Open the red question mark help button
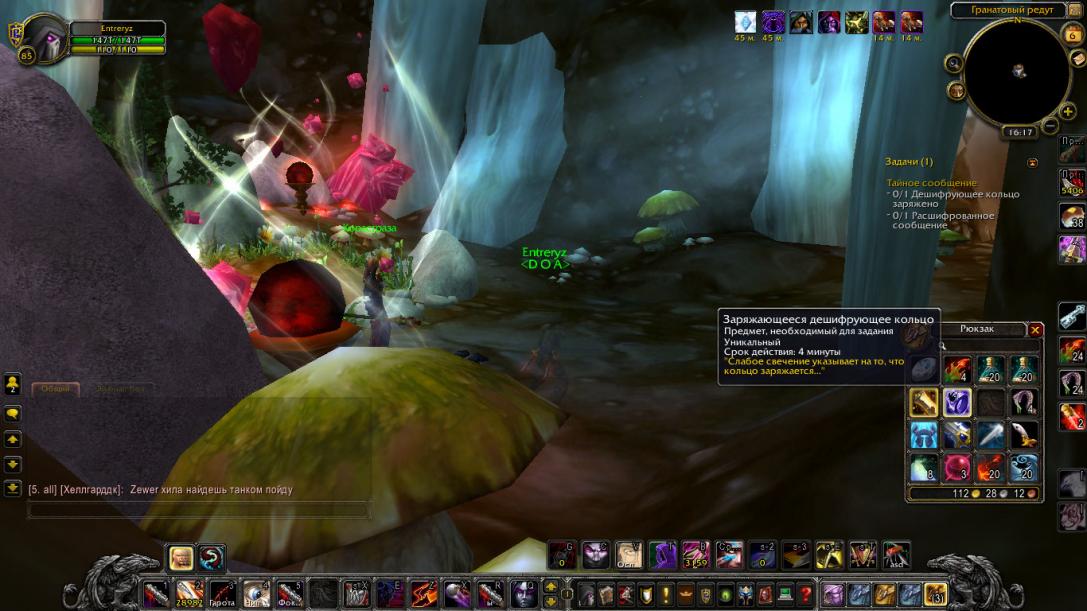The width and height of the screenshot is (1087, 611). point(805,594)
